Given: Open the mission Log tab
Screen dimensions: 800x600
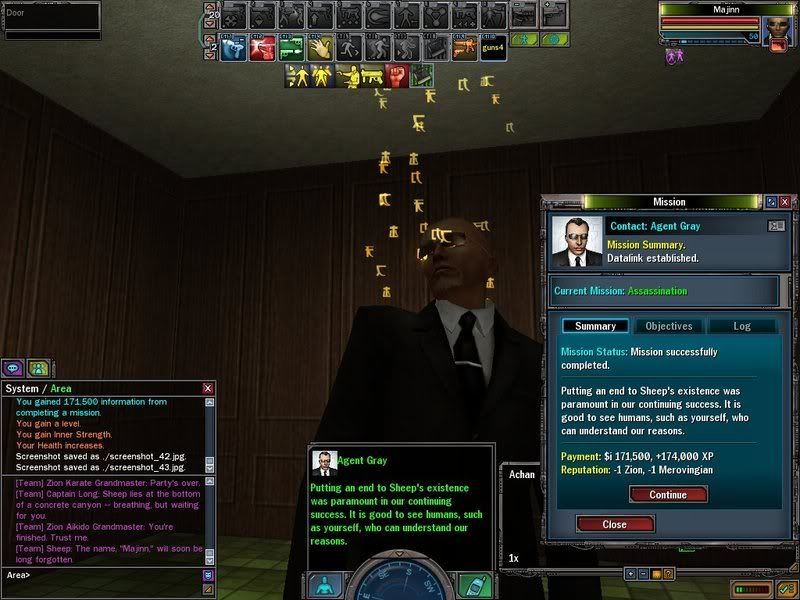Looking at the screenshot, I should tap(741, 326).
